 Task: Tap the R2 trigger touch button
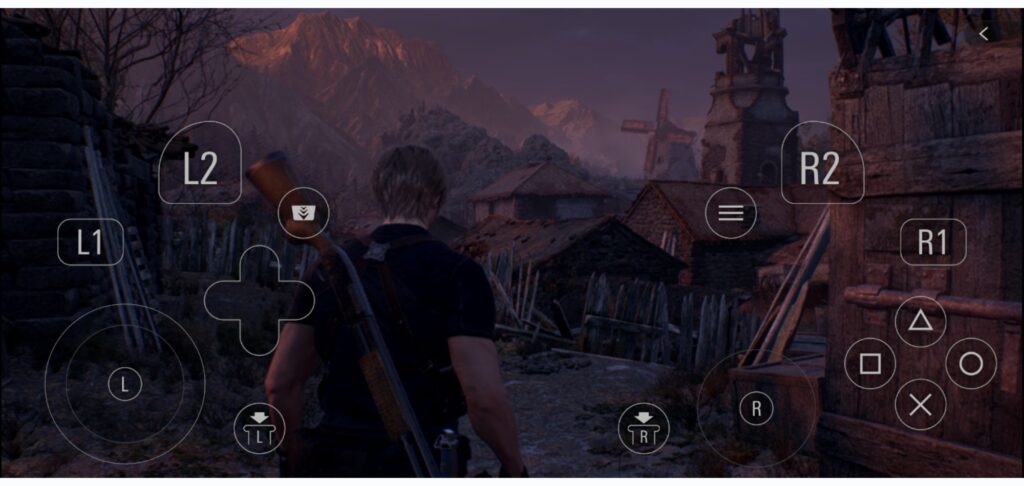pos(820,166)
